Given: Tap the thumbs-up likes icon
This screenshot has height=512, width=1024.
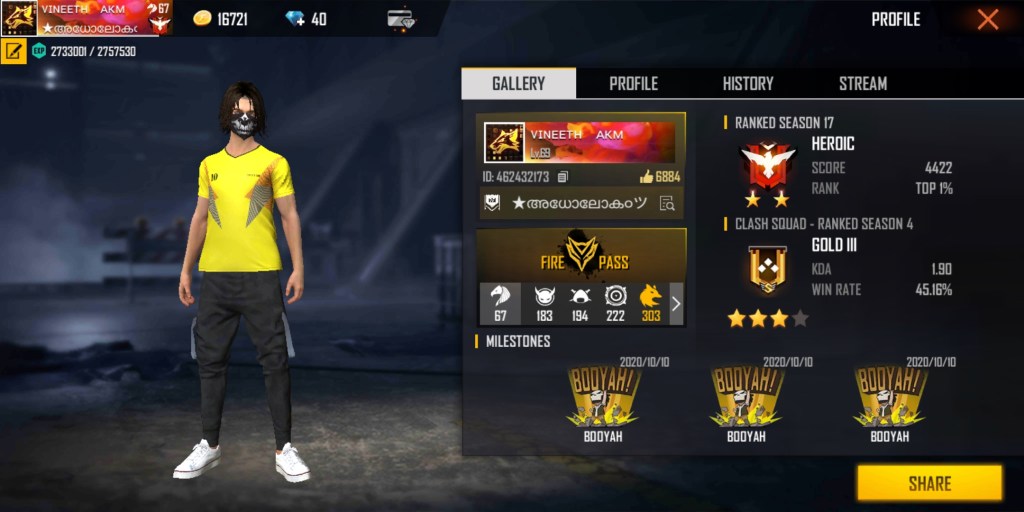Looking at the screenshot, I should point(646,177).
